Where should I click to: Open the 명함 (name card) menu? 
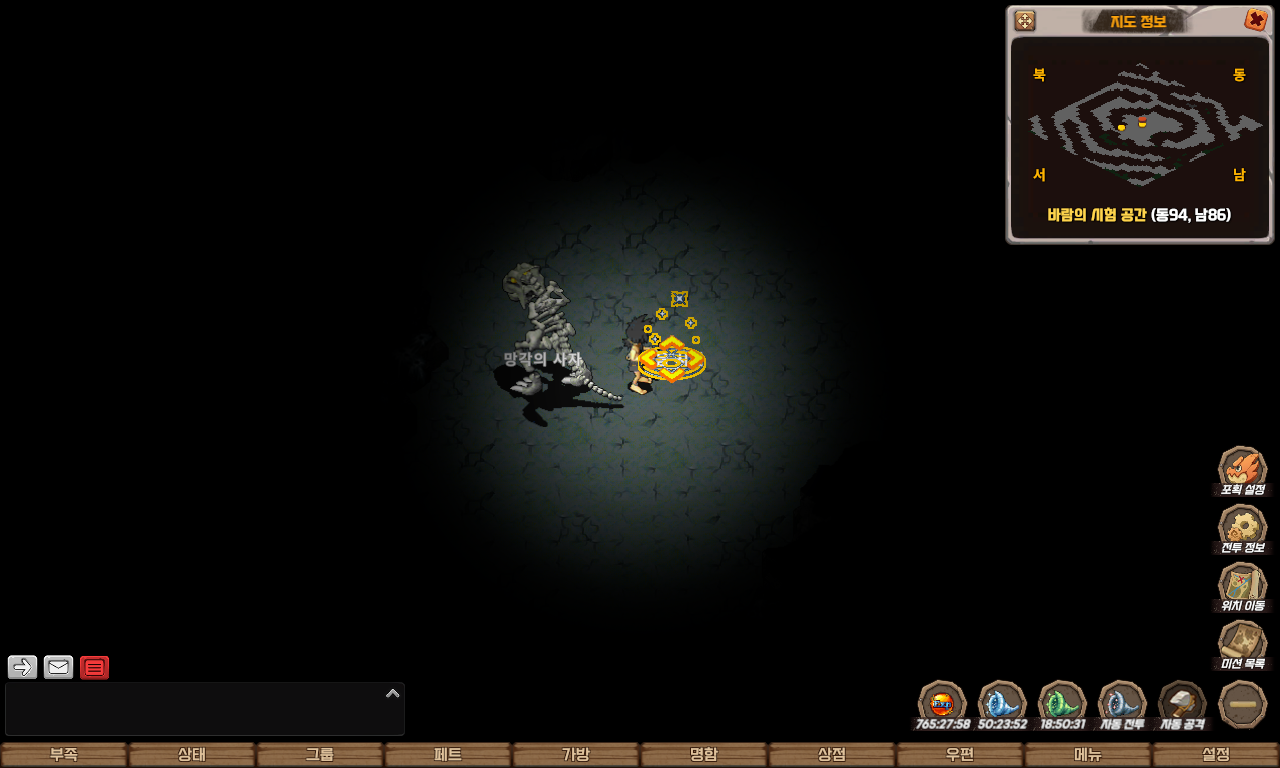[704, 755]
